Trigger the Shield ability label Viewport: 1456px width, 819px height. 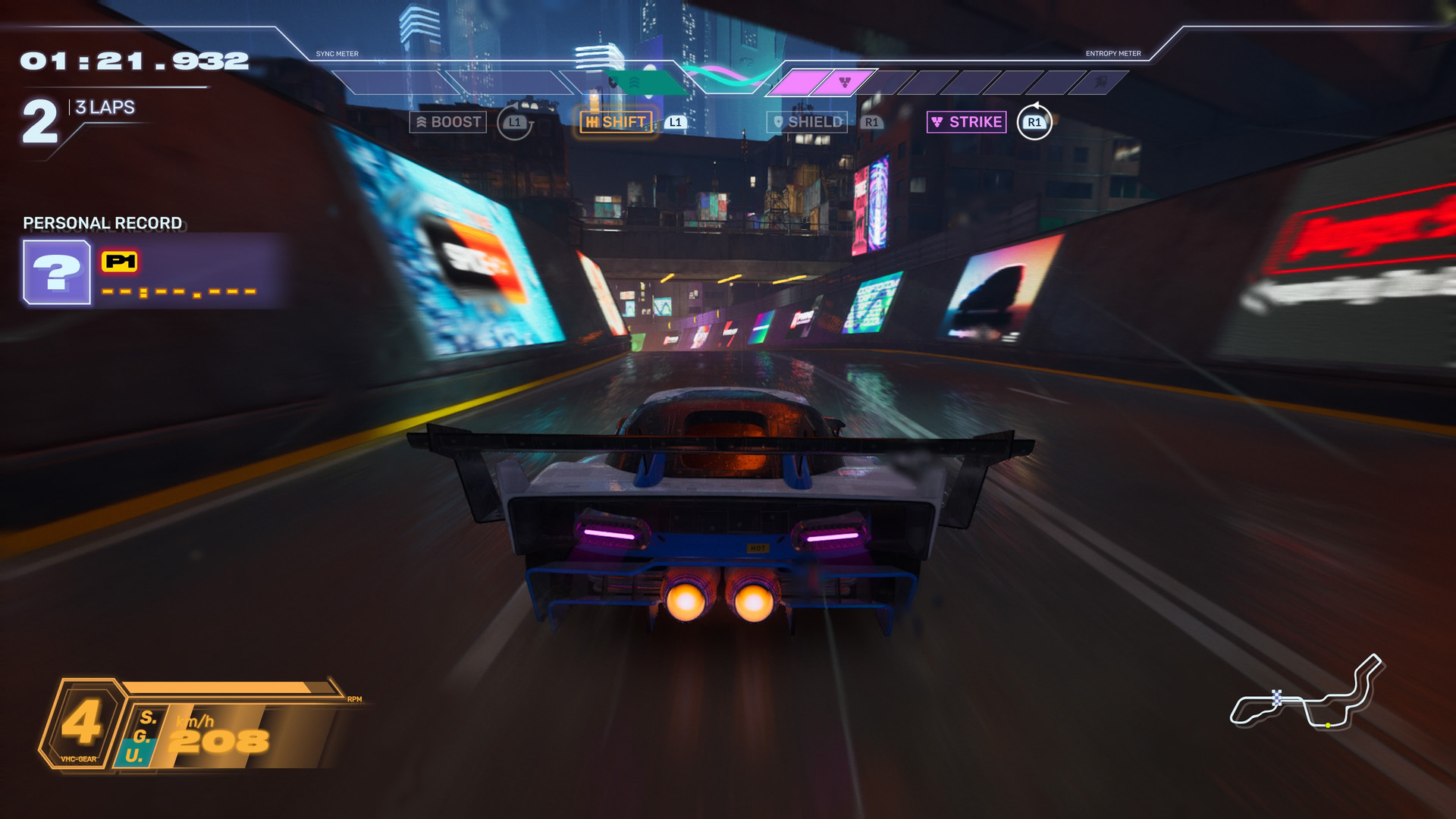pyautogui.click(x=807, y=122)
